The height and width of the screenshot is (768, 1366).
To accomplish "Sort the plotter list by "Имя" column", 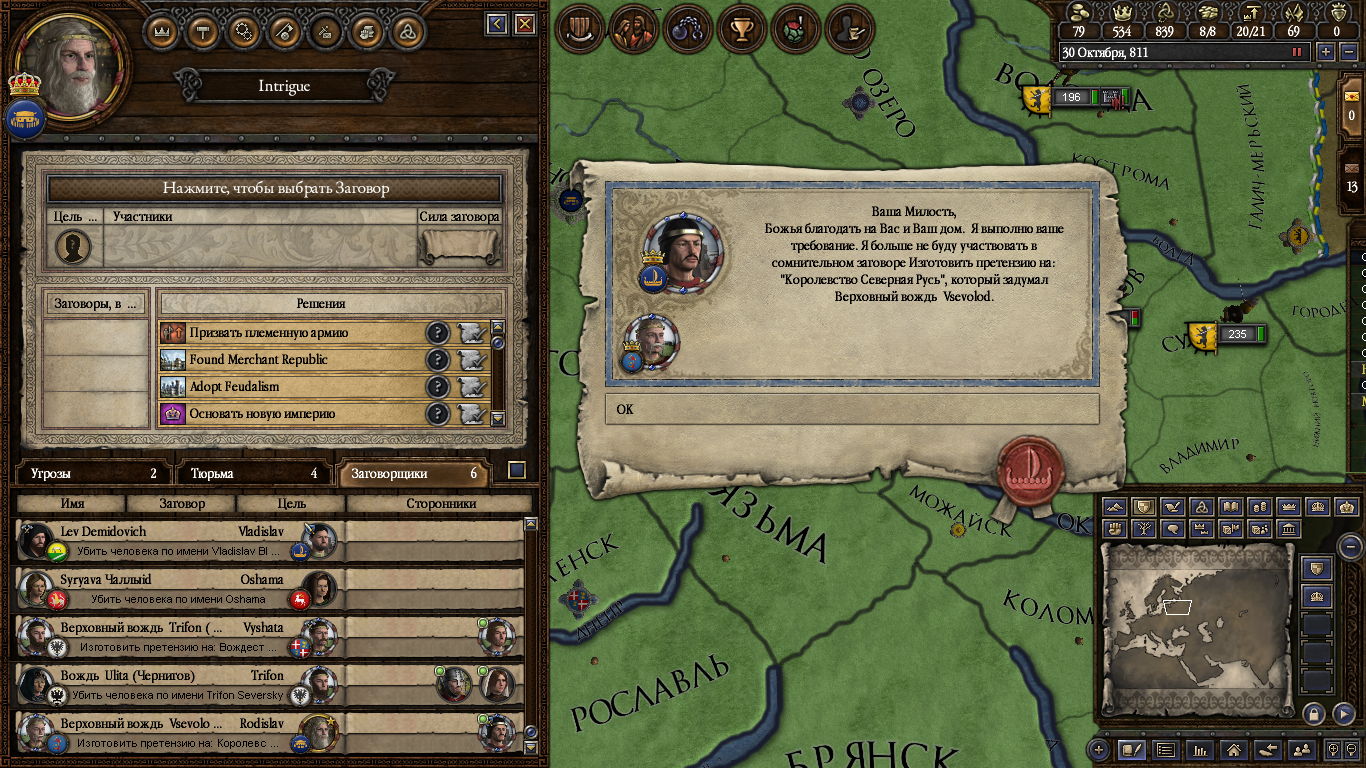I will coord(72,504).
